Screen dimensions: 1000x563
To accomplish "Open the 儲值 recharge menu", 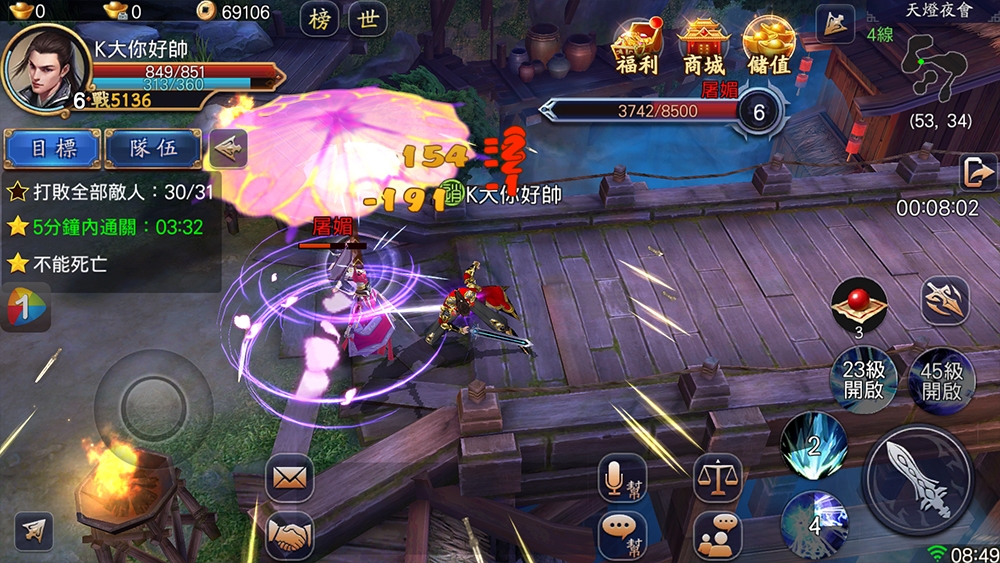I will point(768,47).
